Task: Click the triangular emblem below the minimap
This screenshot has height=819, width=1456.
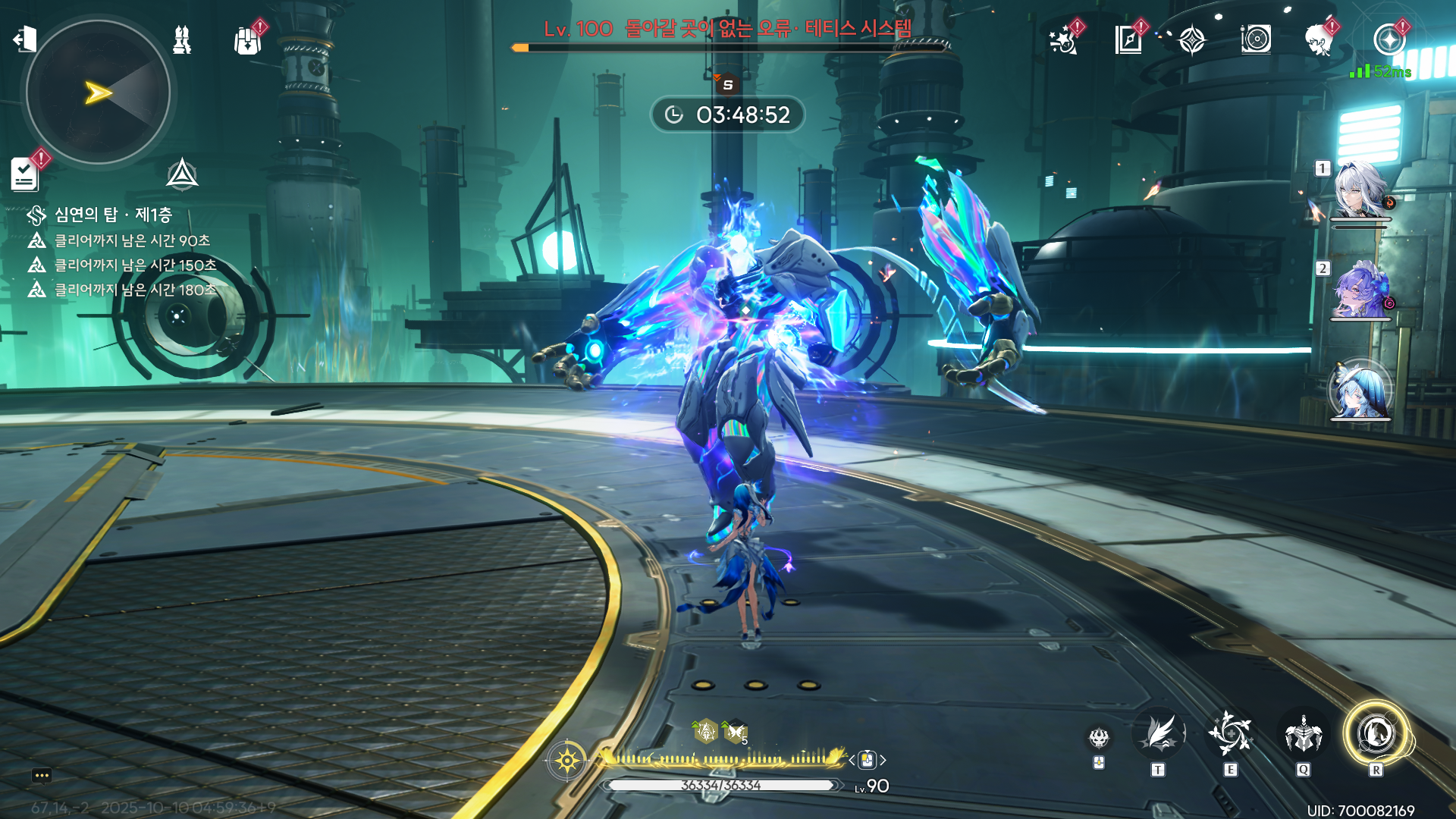Action: coord(182,174)
